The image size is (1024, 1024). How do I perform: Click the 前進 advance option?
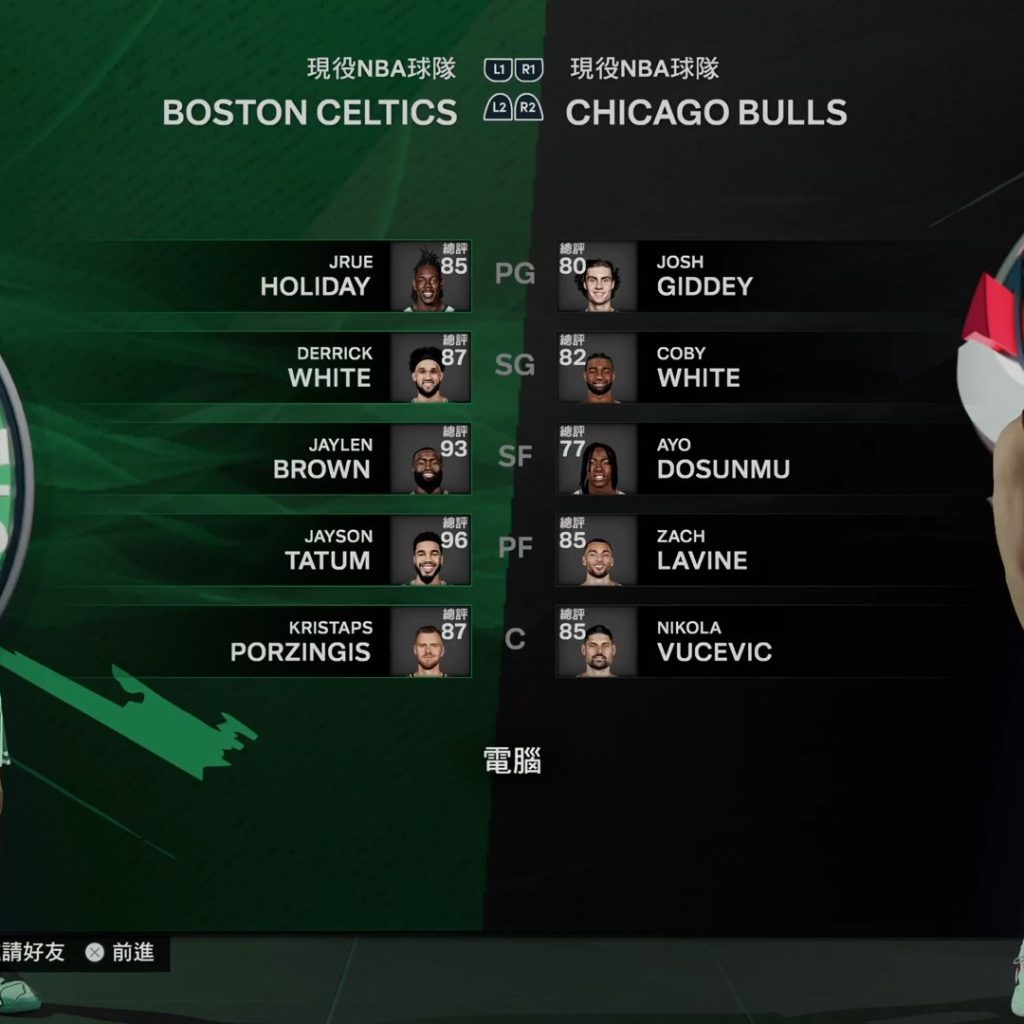click(121, 953)
